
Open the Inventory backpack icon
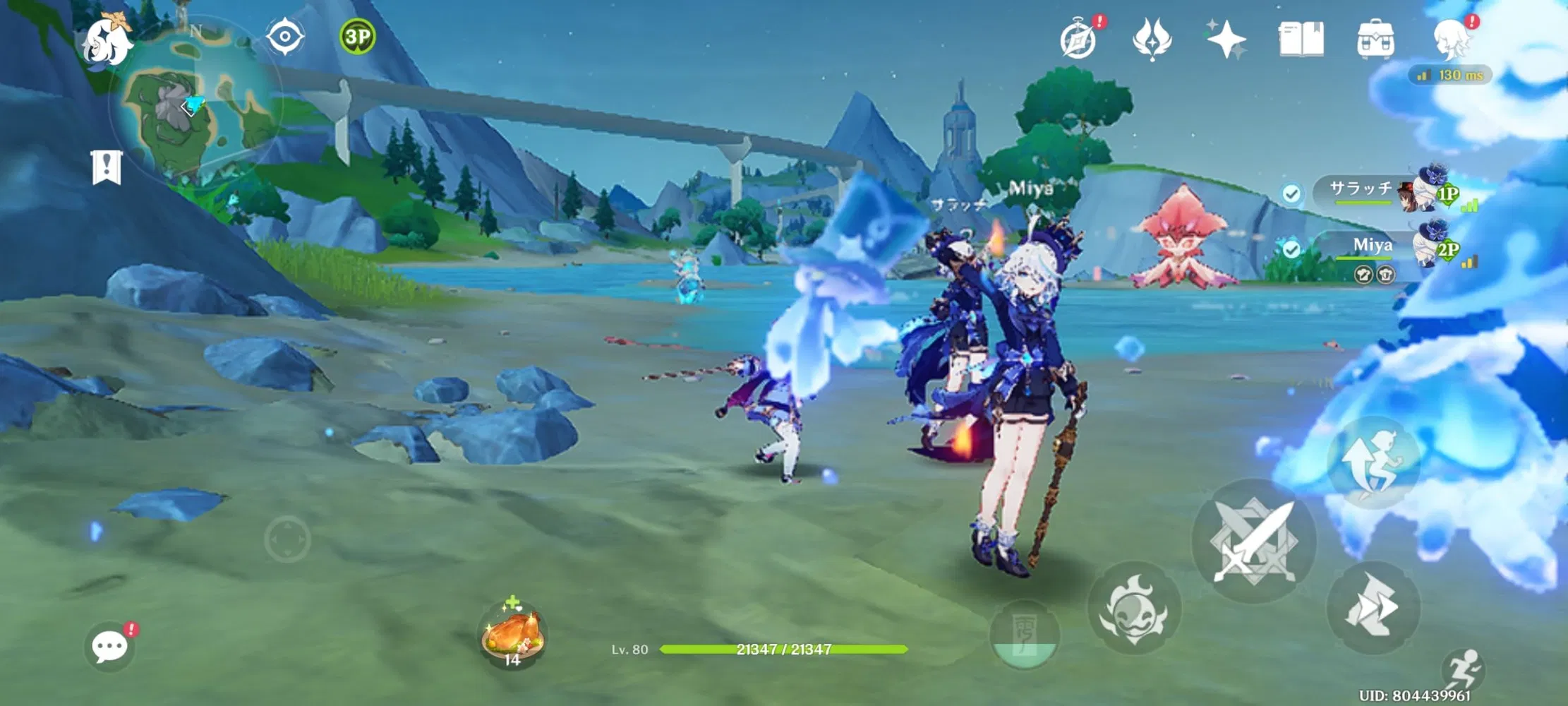(1377, 40)
